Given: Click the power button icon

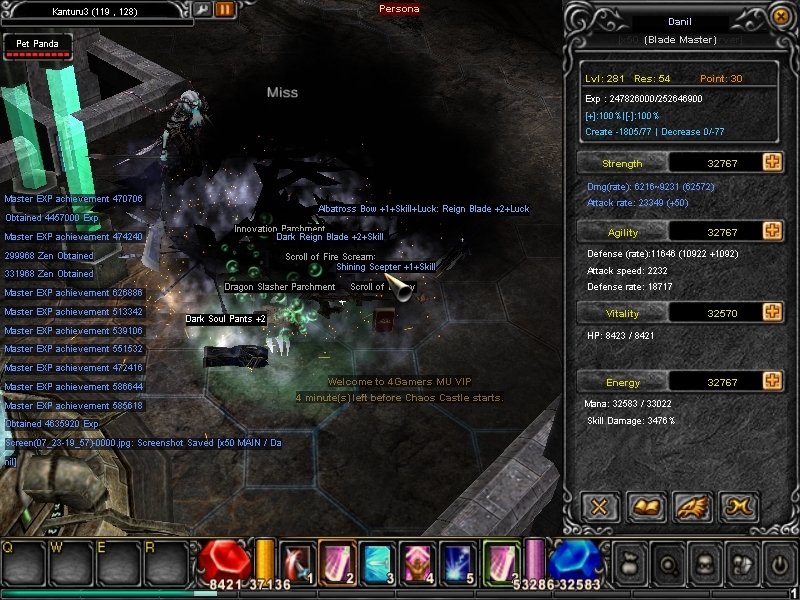Looking at the screenshot, I should (779, 562).
